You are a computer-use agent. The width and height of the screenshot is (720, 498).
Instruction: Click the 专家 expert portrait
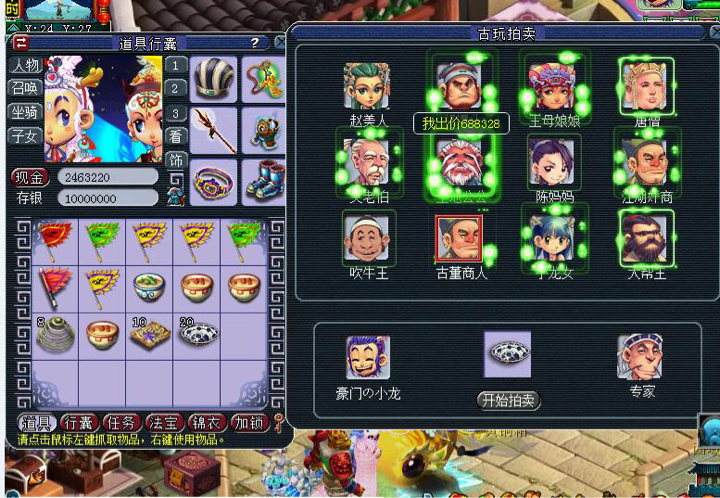pyautogui.click(x=640, y=358)
